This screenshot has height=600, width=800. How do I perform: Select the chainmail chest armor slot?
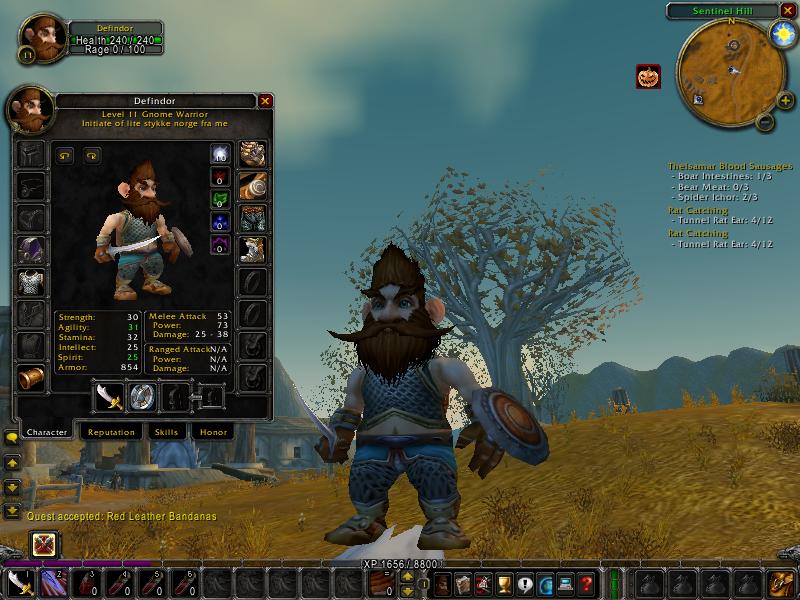click(30, 282)
